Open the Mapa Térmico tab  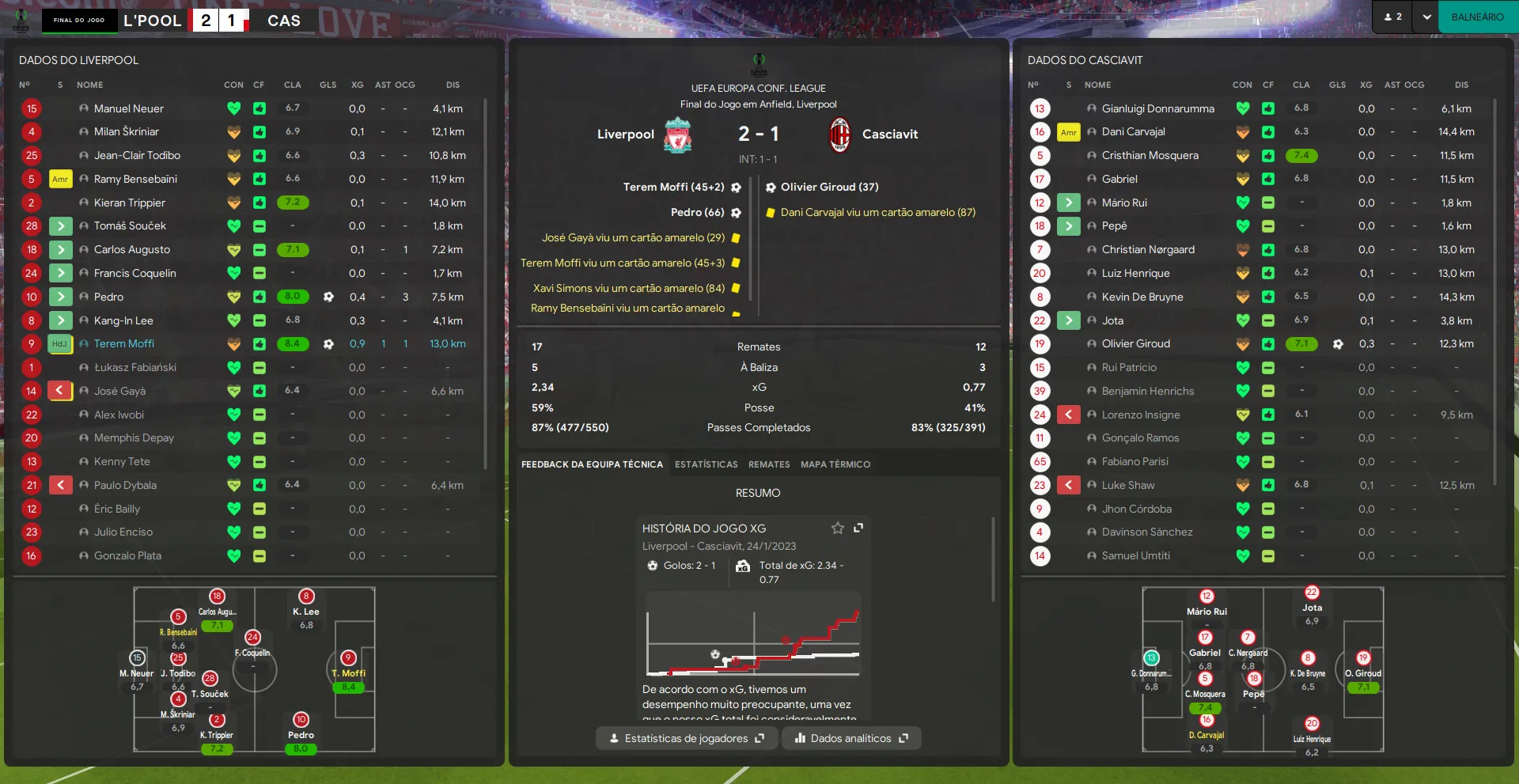pyautogui.click(x=835, y=464)
